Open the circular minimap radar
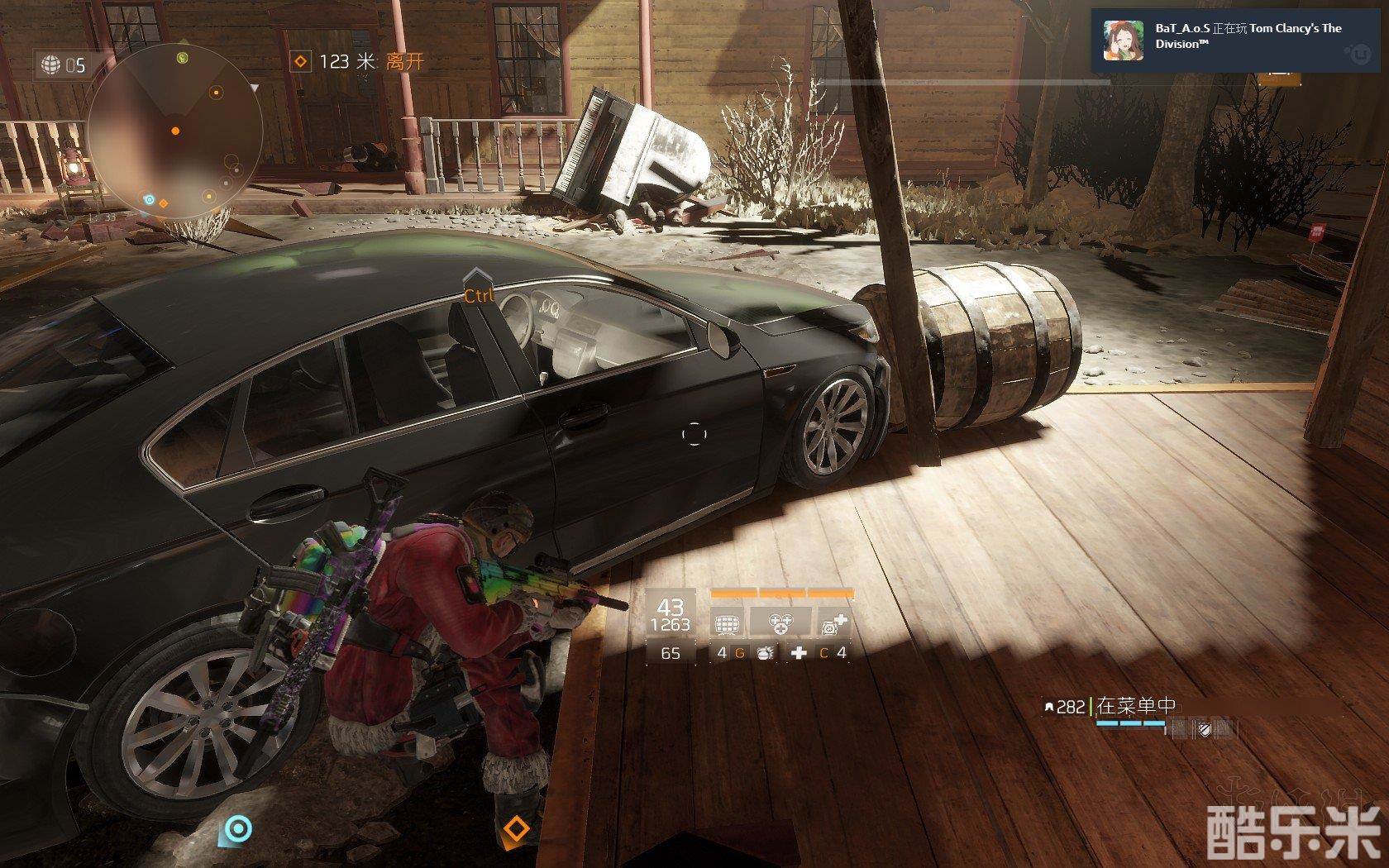1389x868 pixels. click(x=175, y=131)
